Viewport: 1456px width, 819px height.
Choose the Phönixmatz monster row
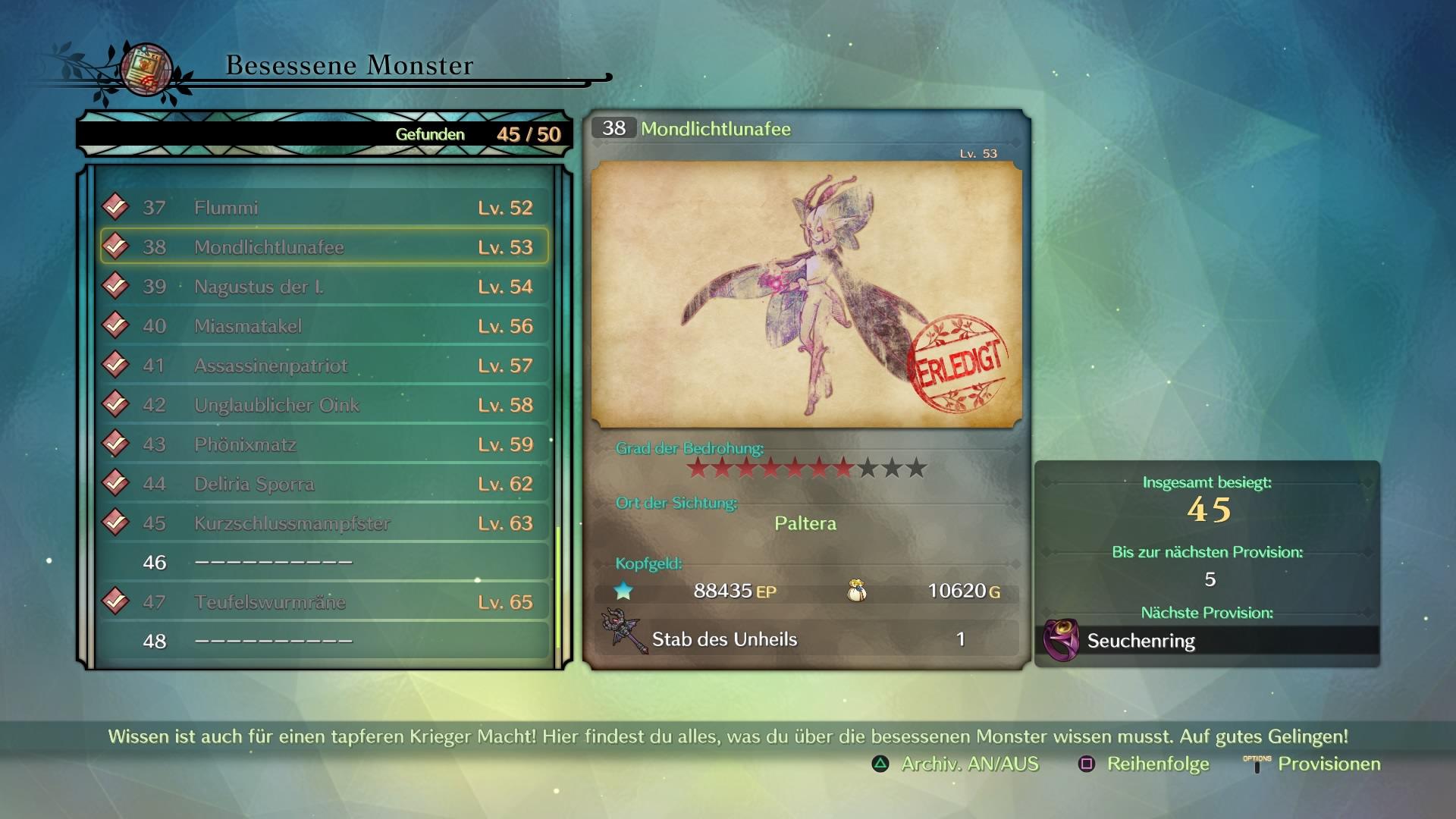325,444
